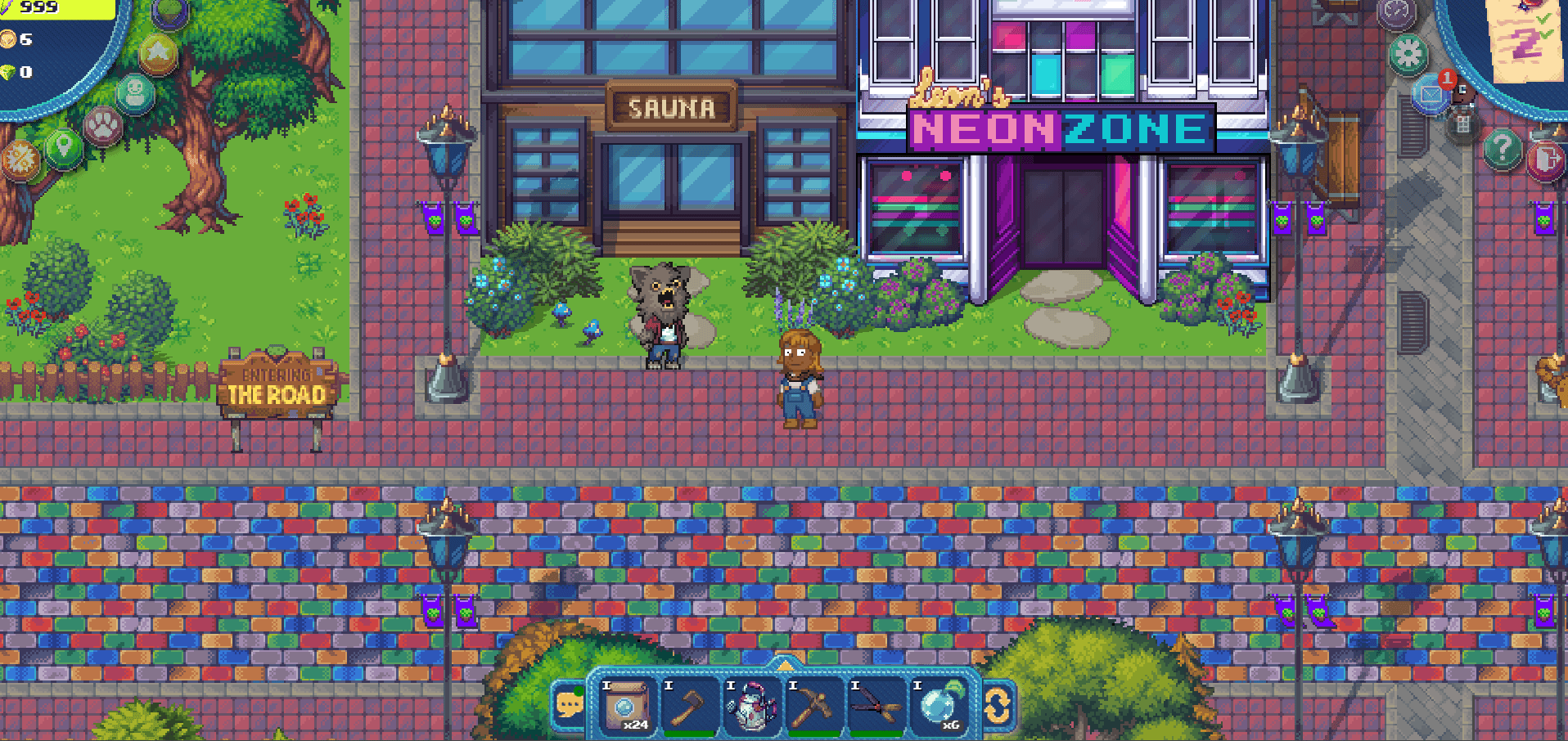Select the seed bag hotbar slot
This screenshot has width=1568, height=741.
[x=626, y=705]
